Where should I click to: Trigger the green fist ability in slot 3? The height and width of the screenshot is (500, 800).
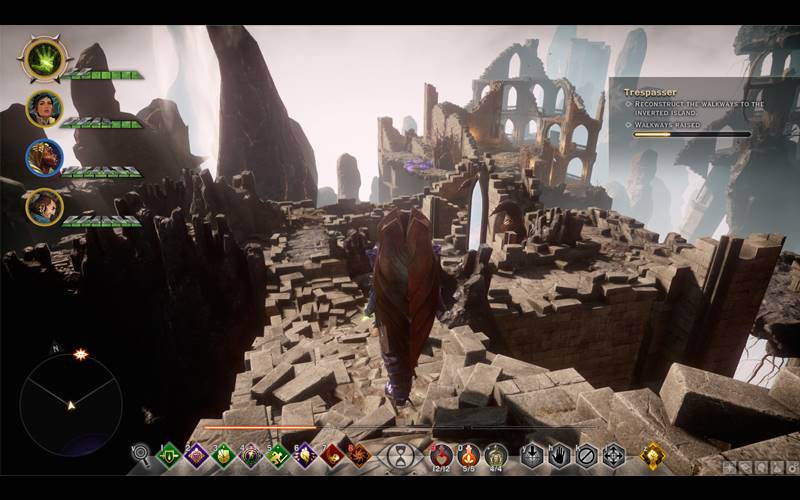click(x=224, y=456)
